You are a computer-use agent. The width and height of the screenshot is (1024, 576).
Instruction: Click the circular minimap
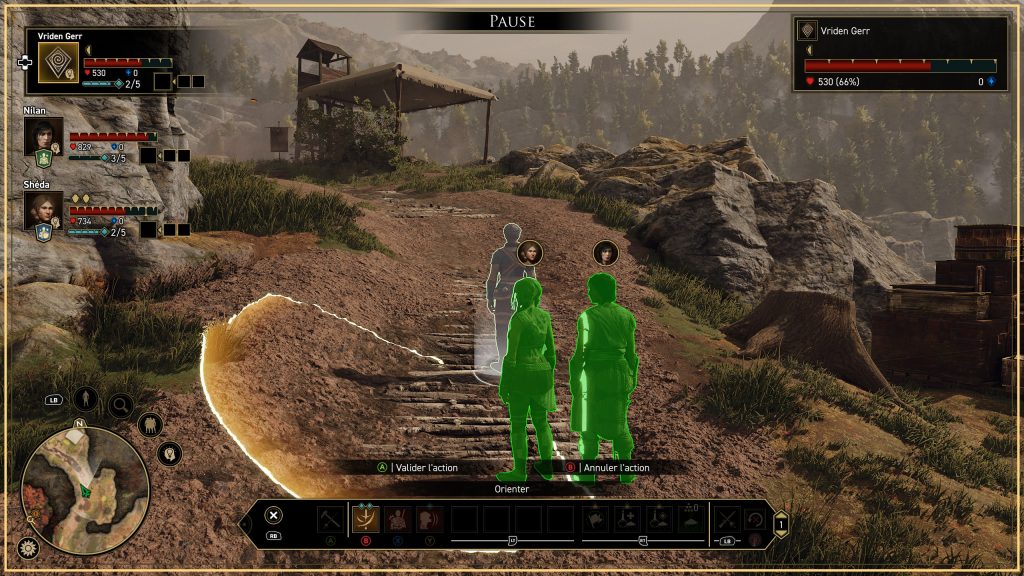click(x=85, y=489)
